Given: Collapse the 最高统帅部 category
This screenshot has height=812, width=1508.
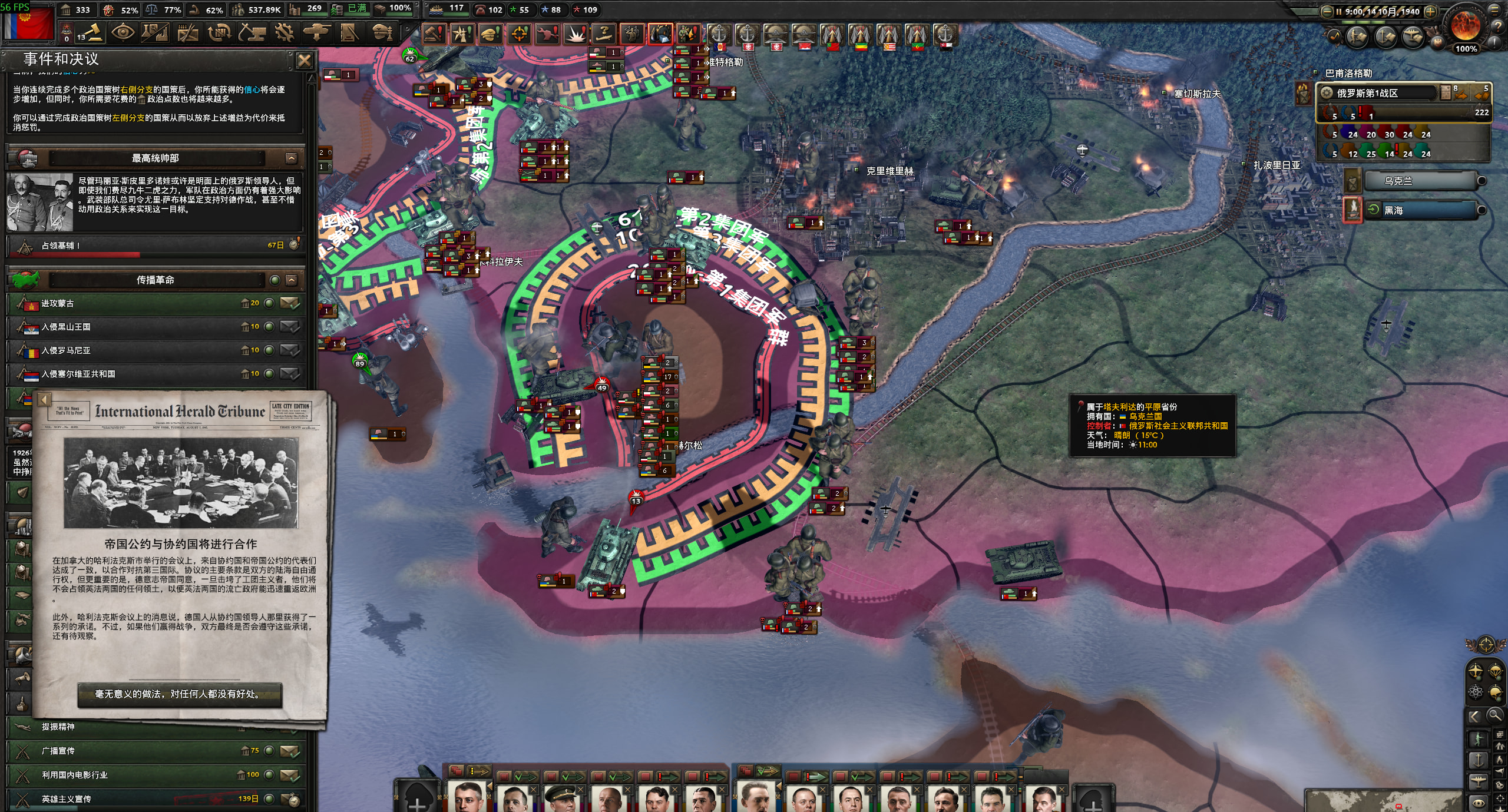Looking at the screenshot, I should [292, 158].
